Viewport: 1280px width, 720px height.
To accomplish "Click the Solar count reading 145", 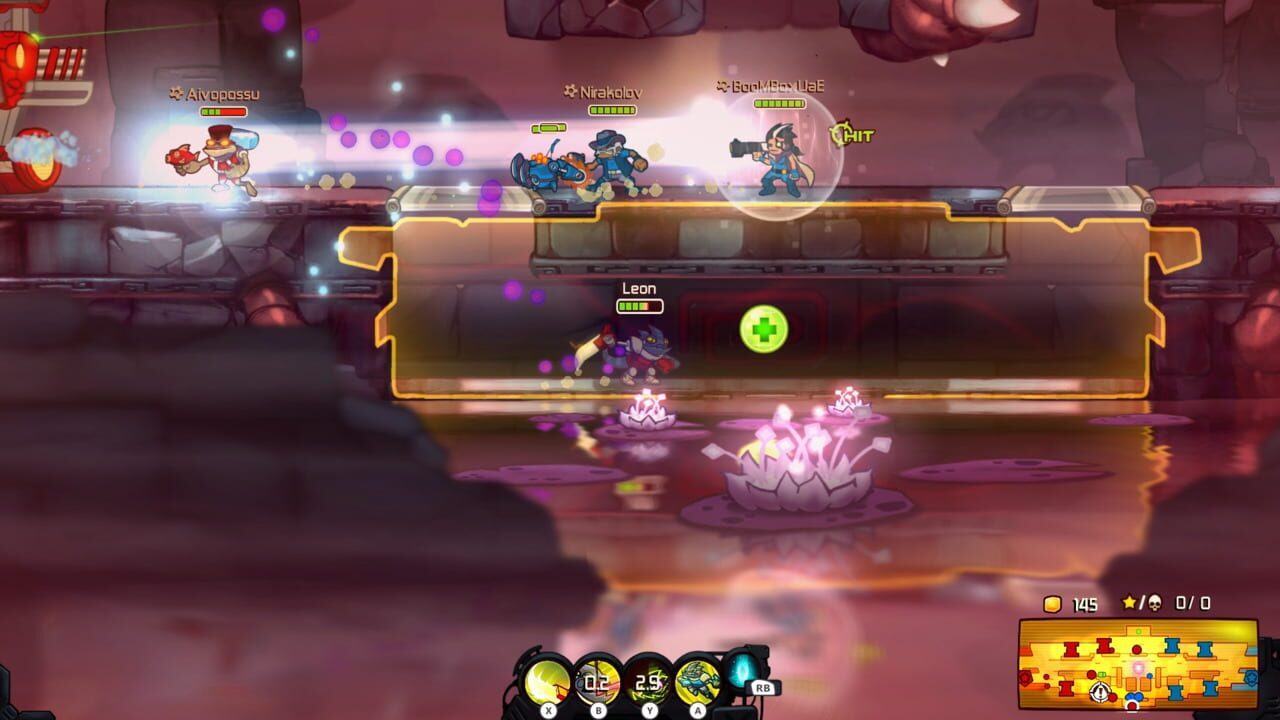I will click(x=1086, y=604).
